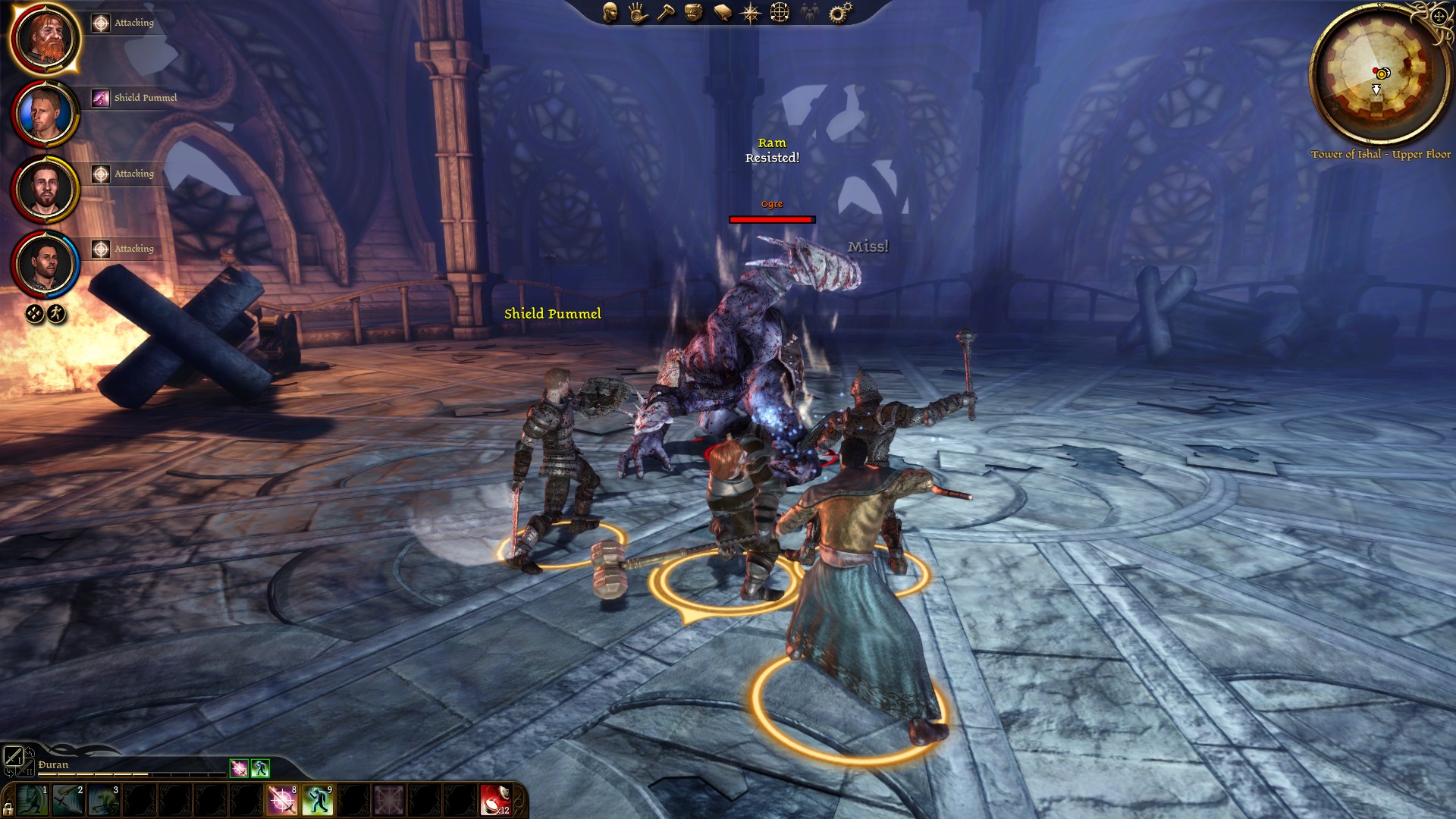Open the tactics crosshair grid icon
The image size is (1456, 819).
(780, 12)
